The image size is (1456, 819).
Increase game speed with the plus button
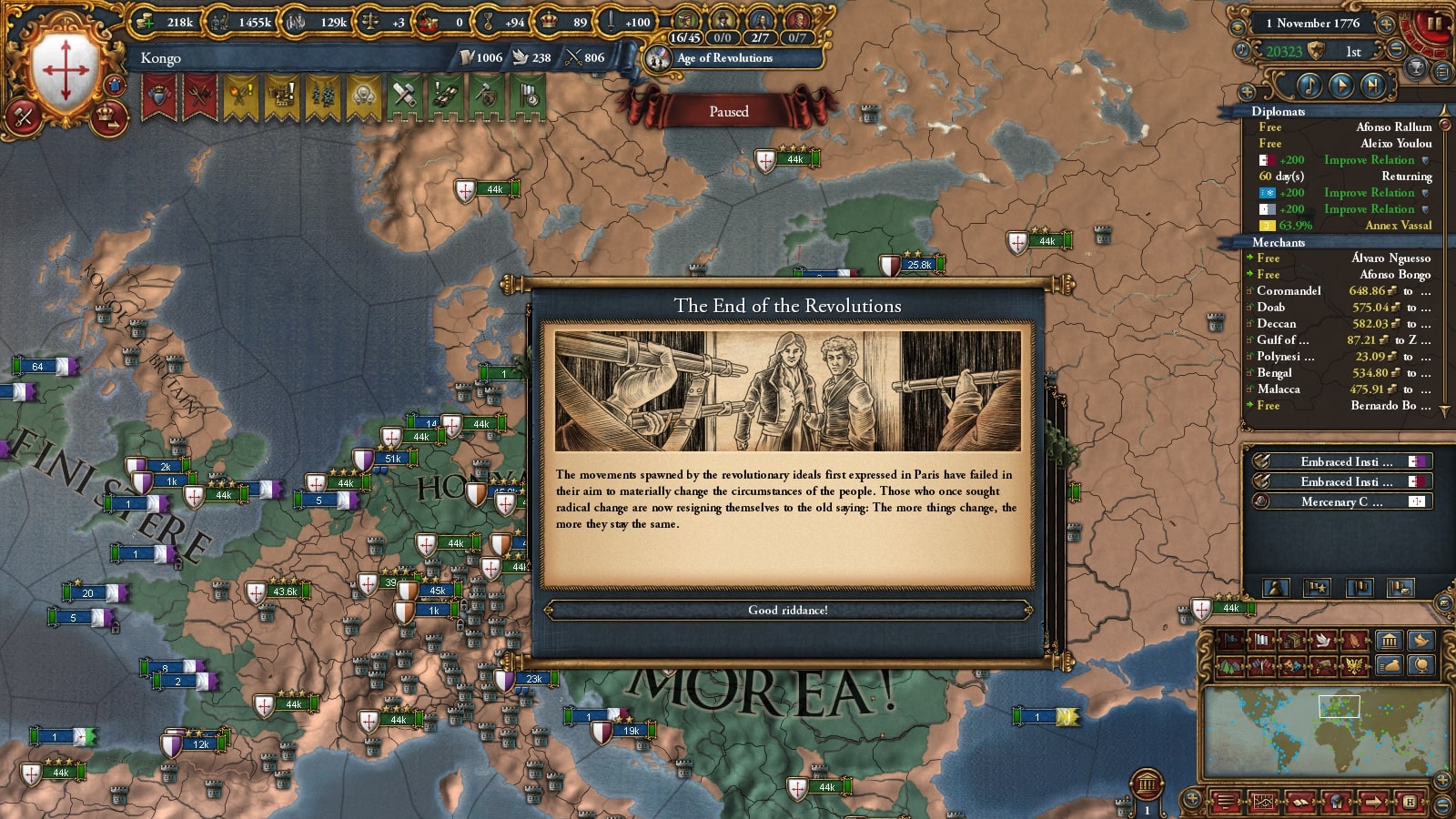tap(1386, 25)
